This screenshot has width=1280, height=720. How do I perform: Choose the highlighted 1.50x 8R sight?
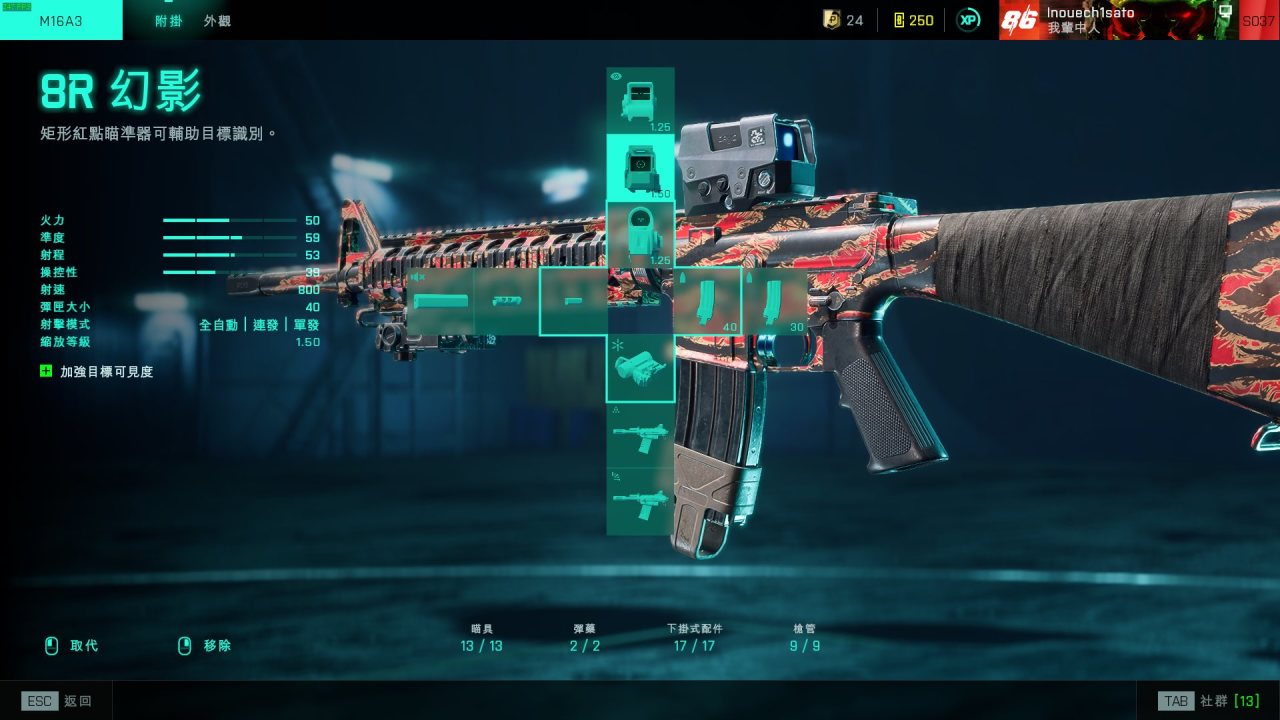[x=640, y=167]
